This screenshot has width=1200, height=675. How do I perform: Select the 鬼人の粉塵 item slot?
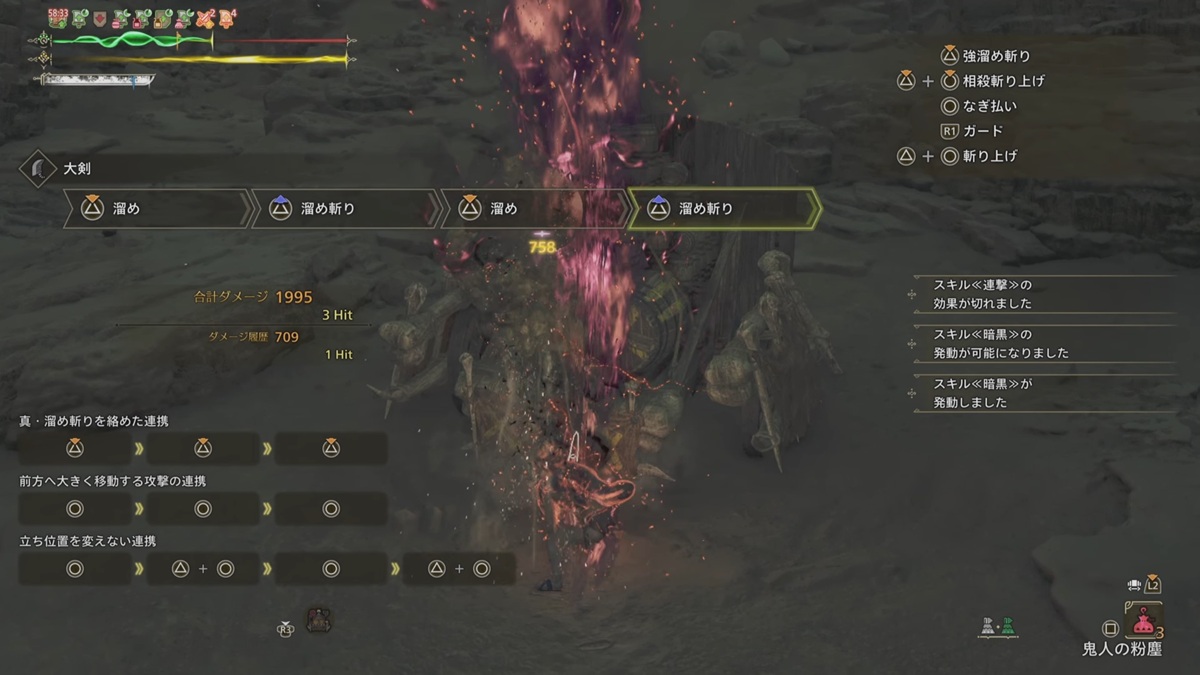coord(1143,624)
